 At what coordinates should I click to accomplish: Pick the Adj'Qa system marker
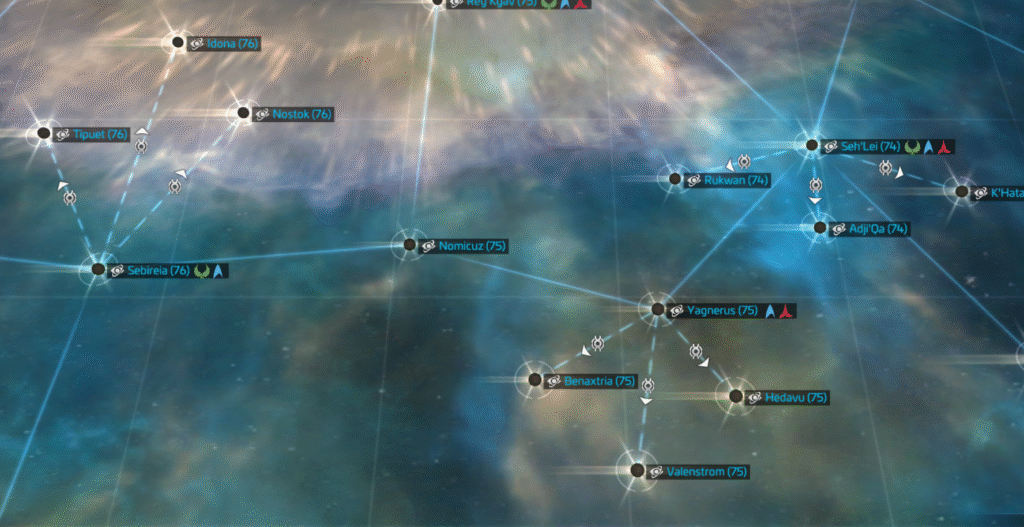coord(820,228)
